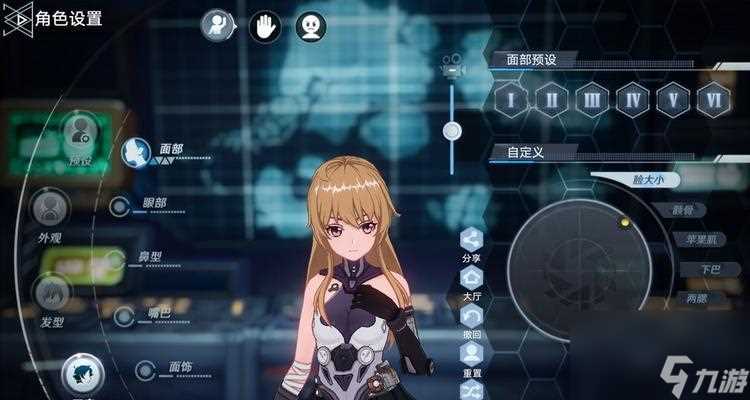
Task: Click the open hand icon at top
Action: [x=265, y=26]
